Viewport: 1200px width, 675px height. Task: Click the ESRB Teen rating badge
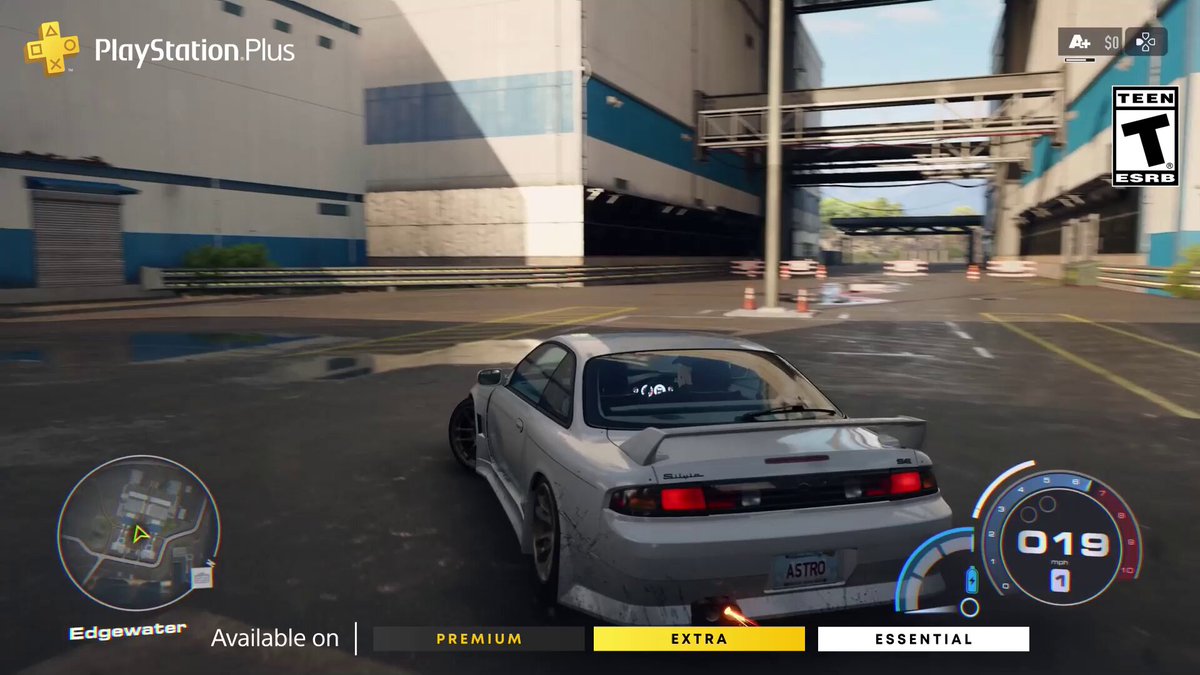coord(1145,136)
